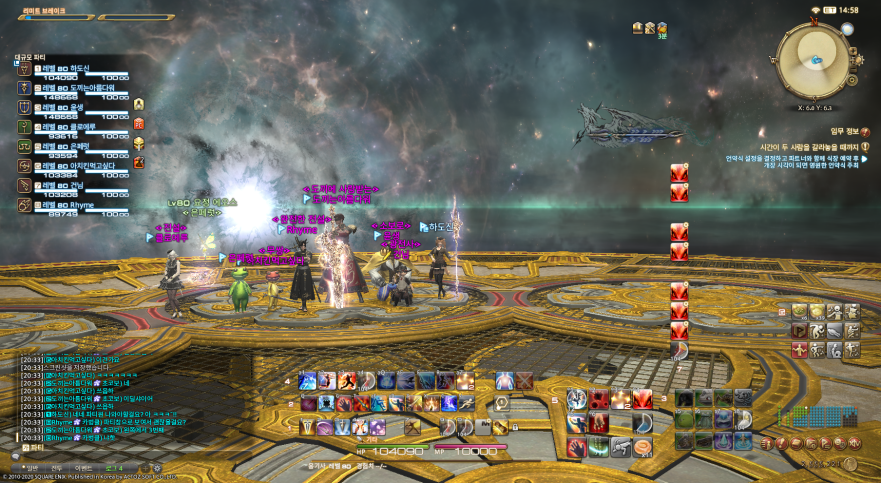This screenshot has width=881, height=483.
Task: Switch to the 이벤트 chat tab
Action: [x=84, y=467]
